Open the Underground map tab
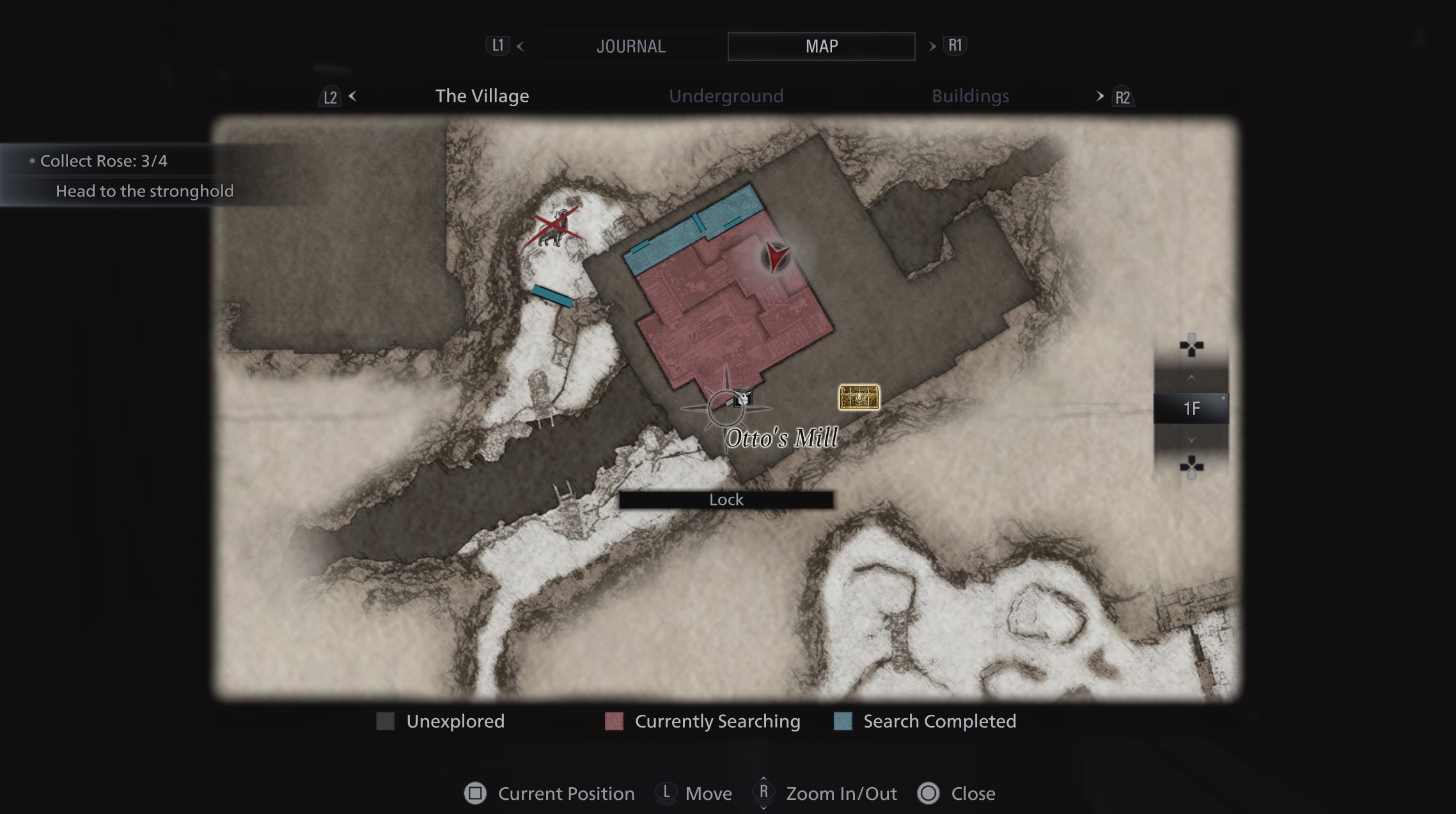The width and height of the screenshot is (1456, 814). (x=726, y=95)
